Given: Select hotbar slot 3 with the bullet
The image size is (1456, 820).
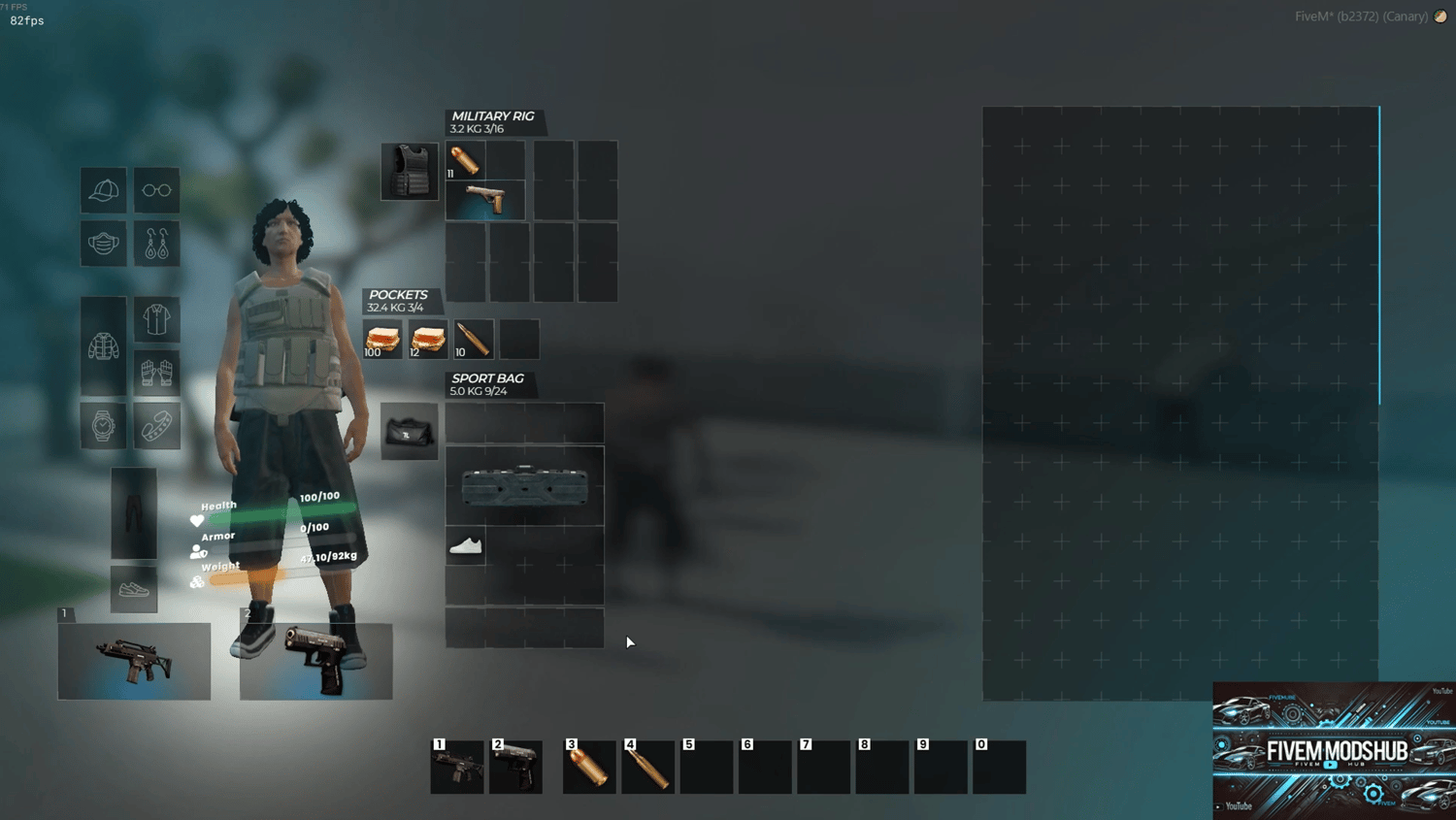Looking at the screenshot, I should (589, 768).
